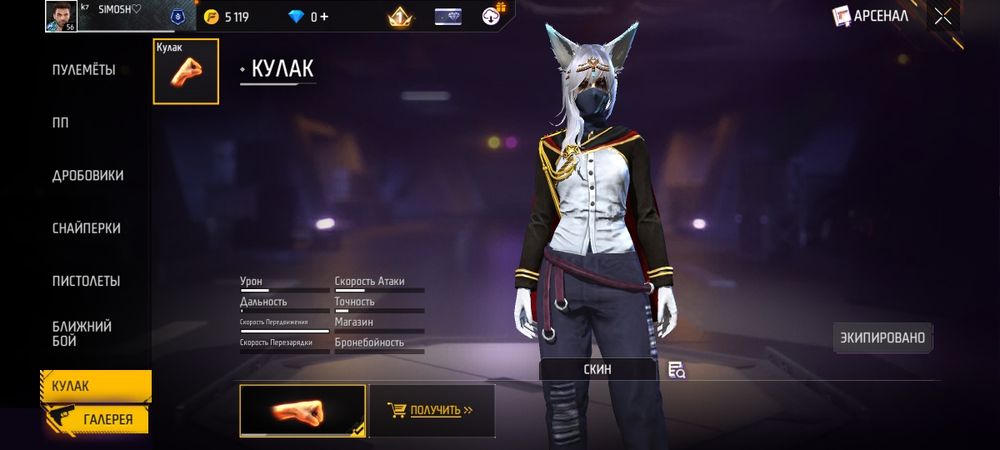Open the SIMOSH player profile avatar

60,16
